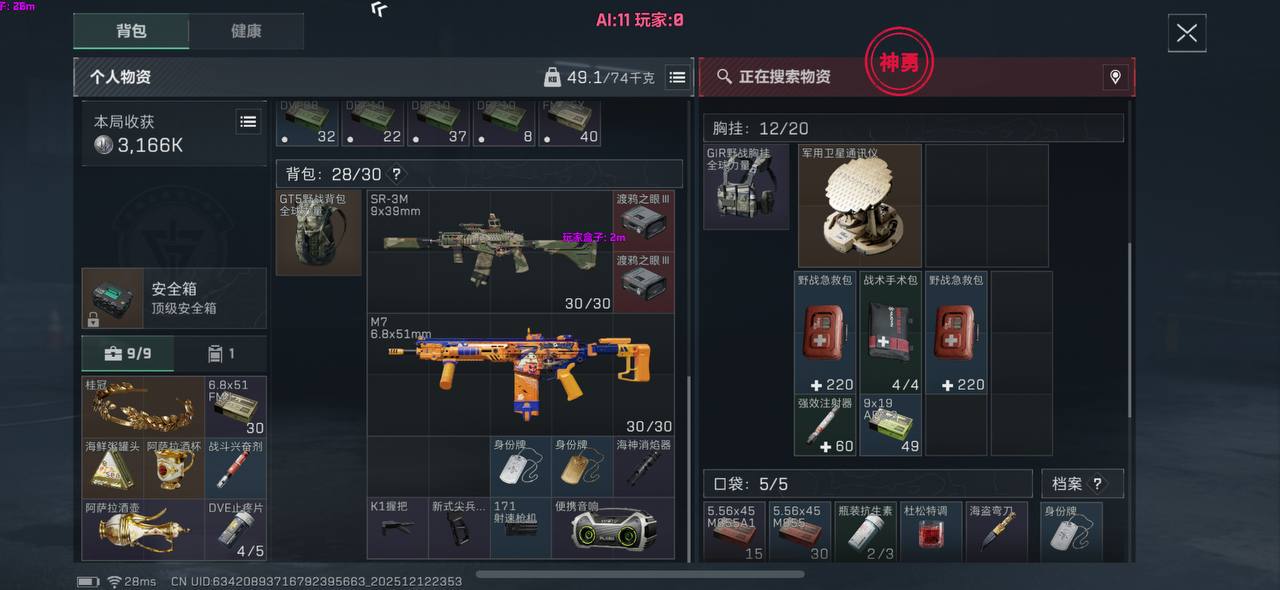Click the location pin icon in search bar
1280x590 pixels.
(x=1115, y=77)
